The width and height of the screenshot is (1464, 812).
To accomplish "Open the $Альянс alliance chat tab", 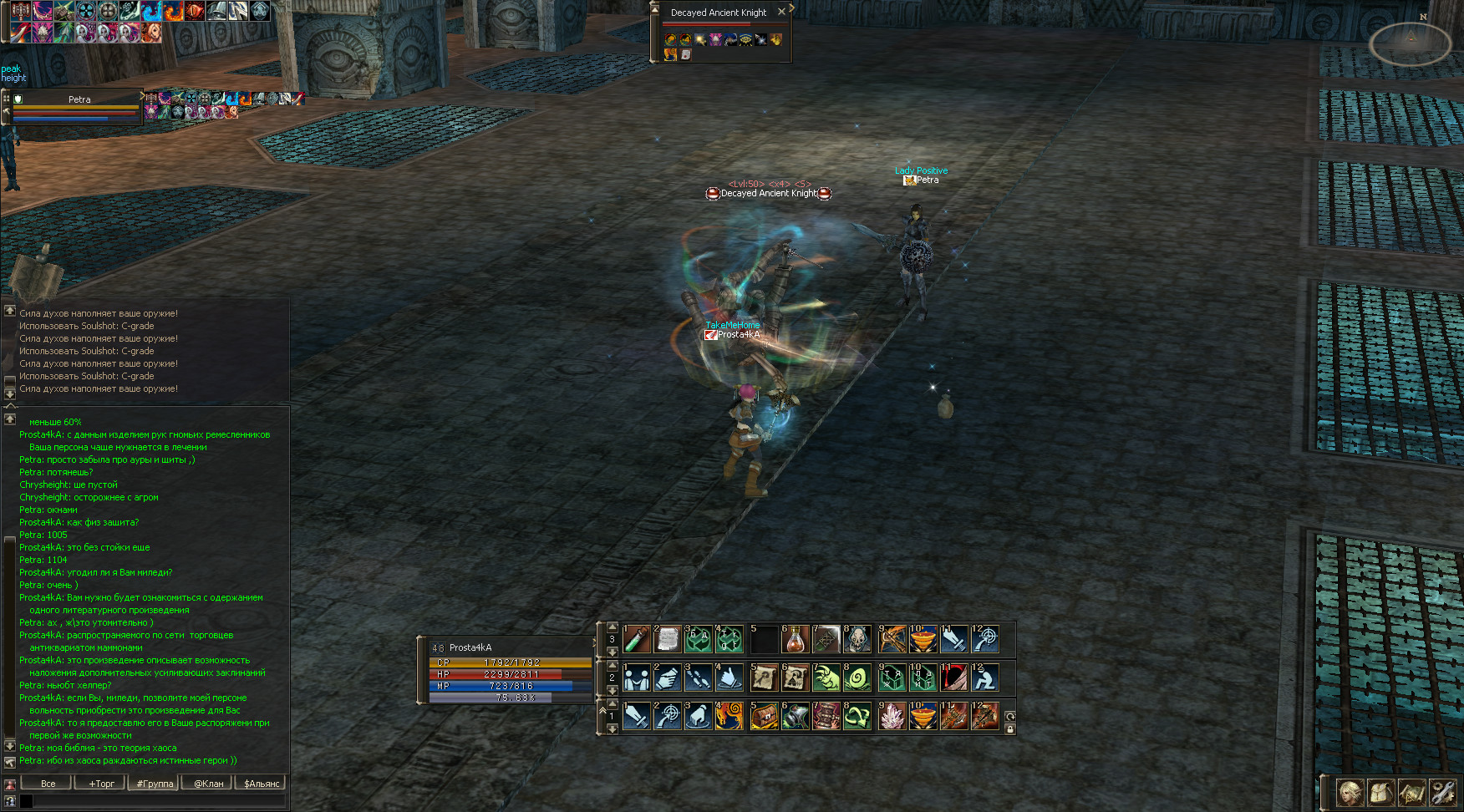I will (262, 784).
